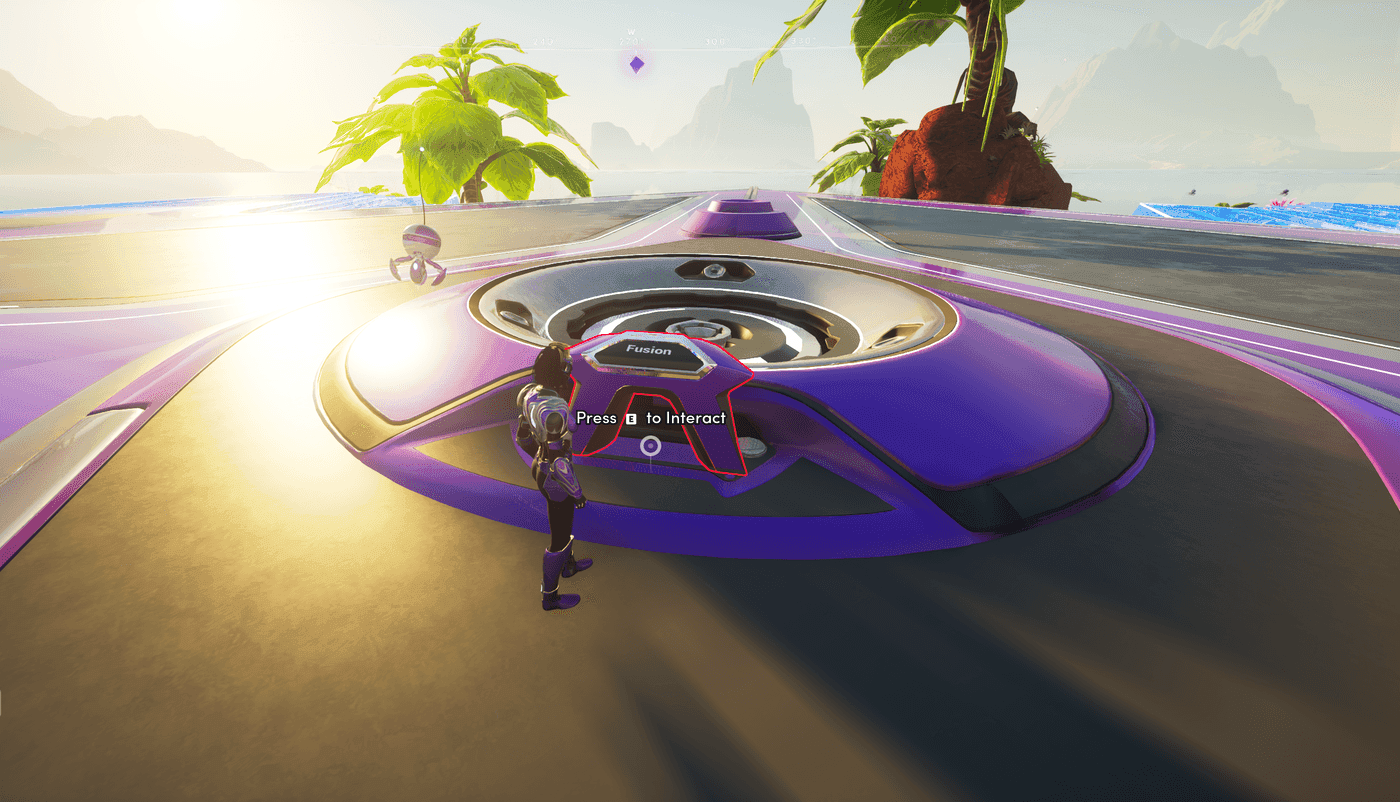
Task: Click the 330 heading on the compass
Action: [803, 41]
